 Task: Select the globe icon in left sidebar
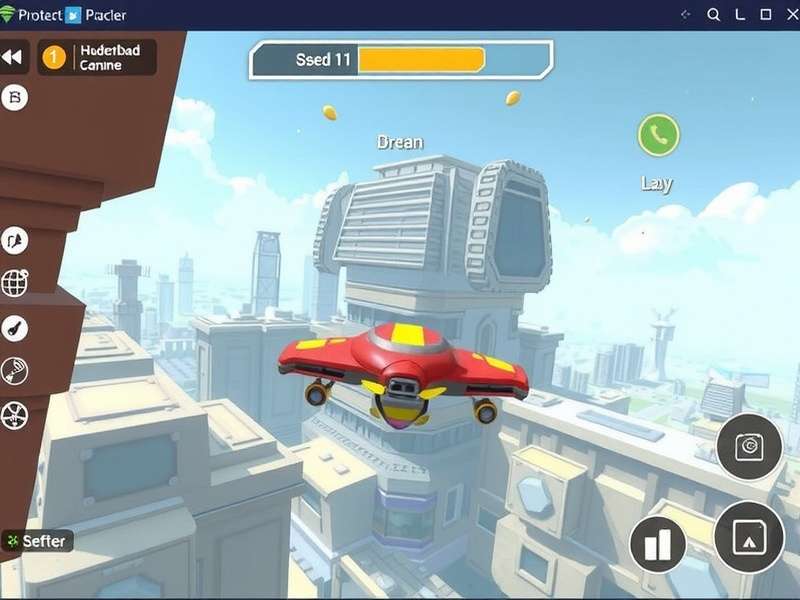pos(15,284)
